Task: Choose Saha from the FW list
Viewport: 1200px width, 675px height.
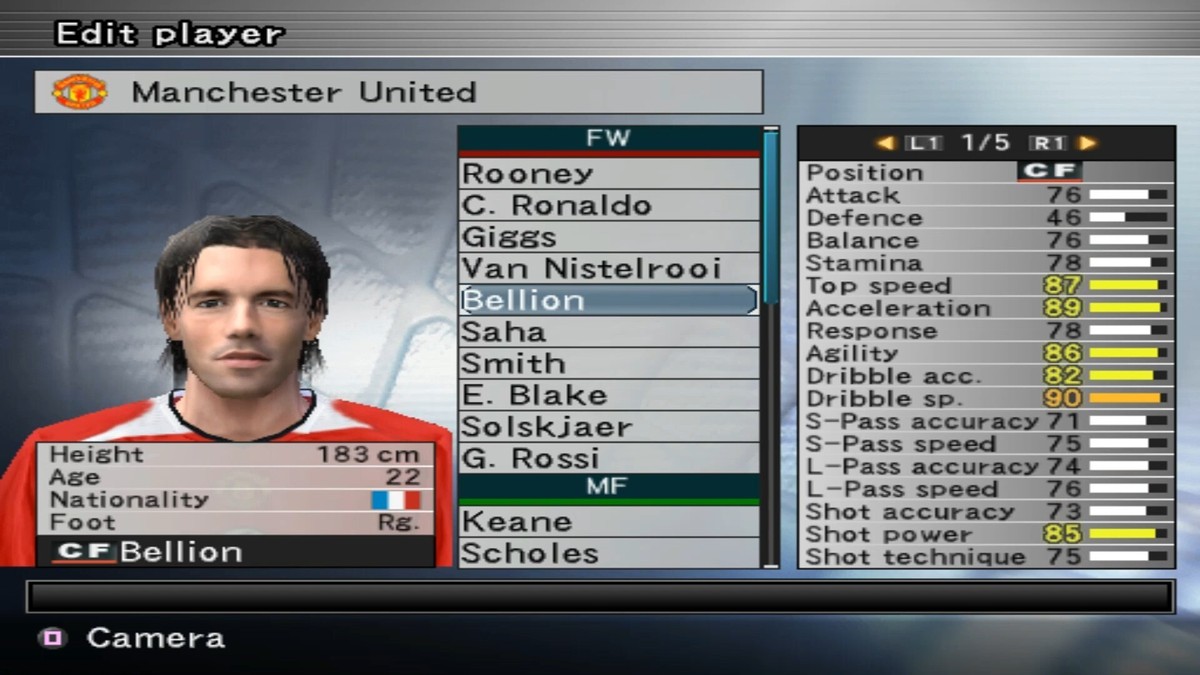Action: [608, 332]
